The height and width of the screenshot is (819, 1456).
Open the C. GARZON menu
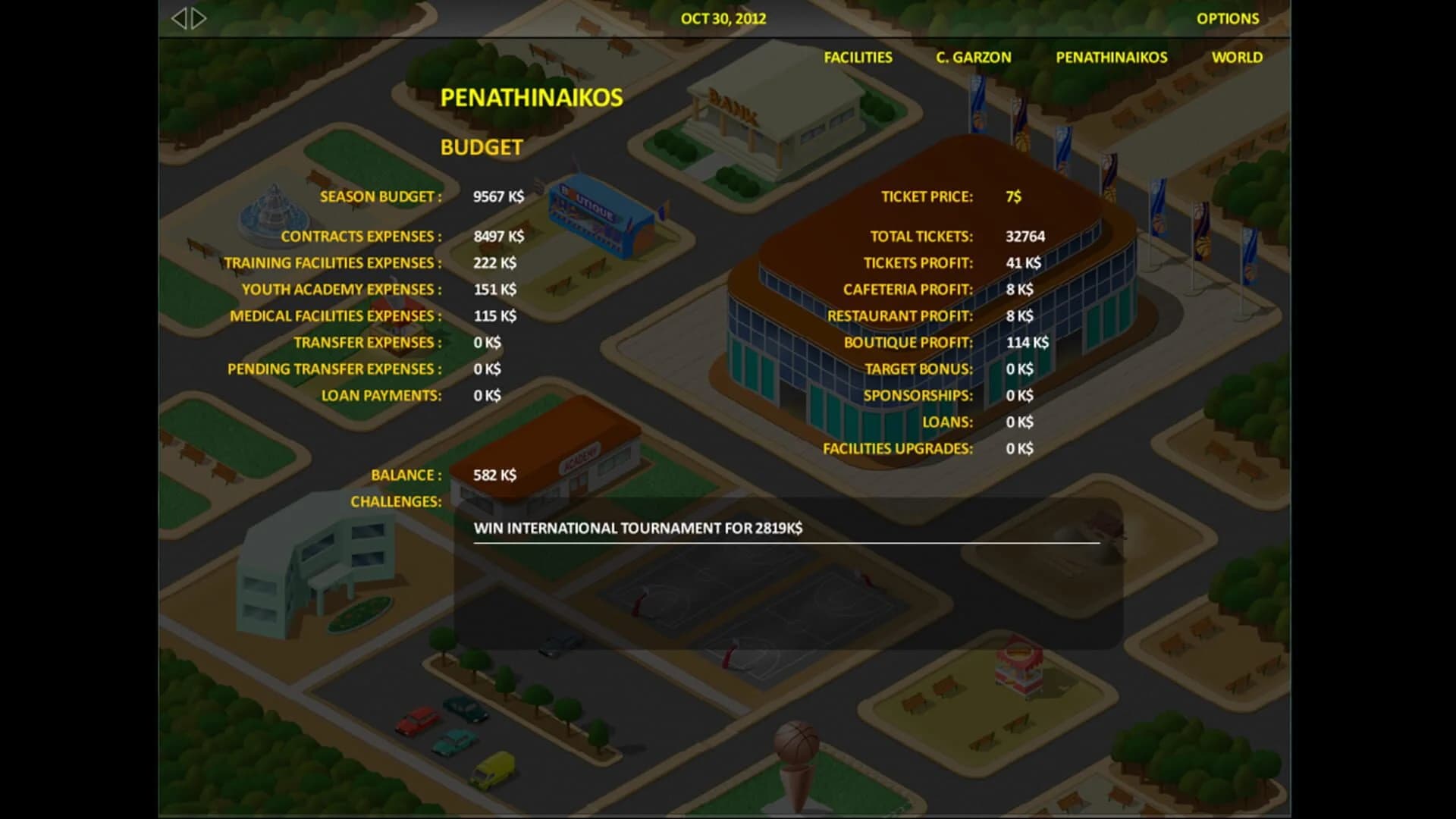click(x=973, y=57)
